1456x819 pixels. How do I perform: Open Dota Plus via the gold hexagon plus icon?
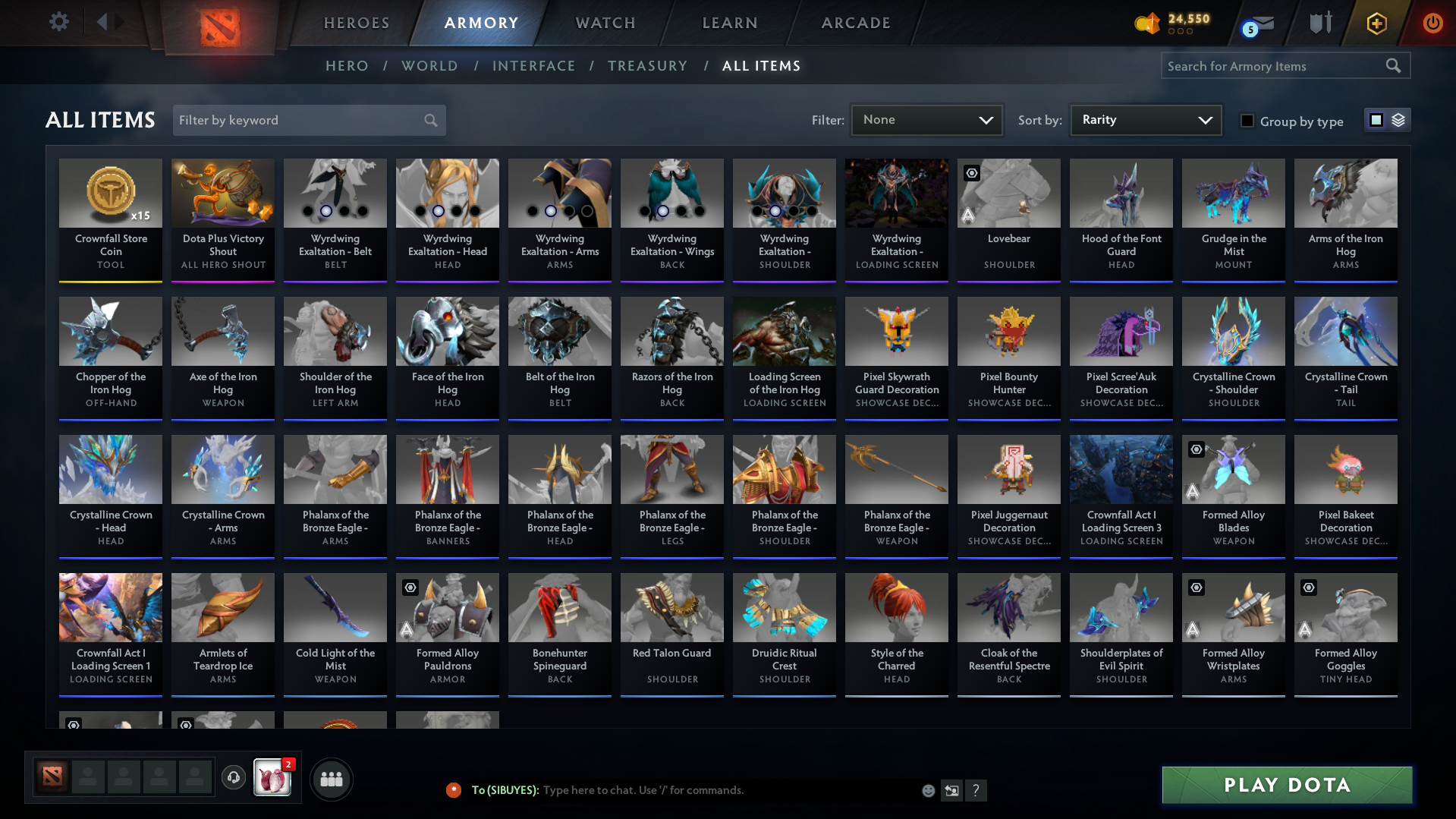pos(1376,23)
